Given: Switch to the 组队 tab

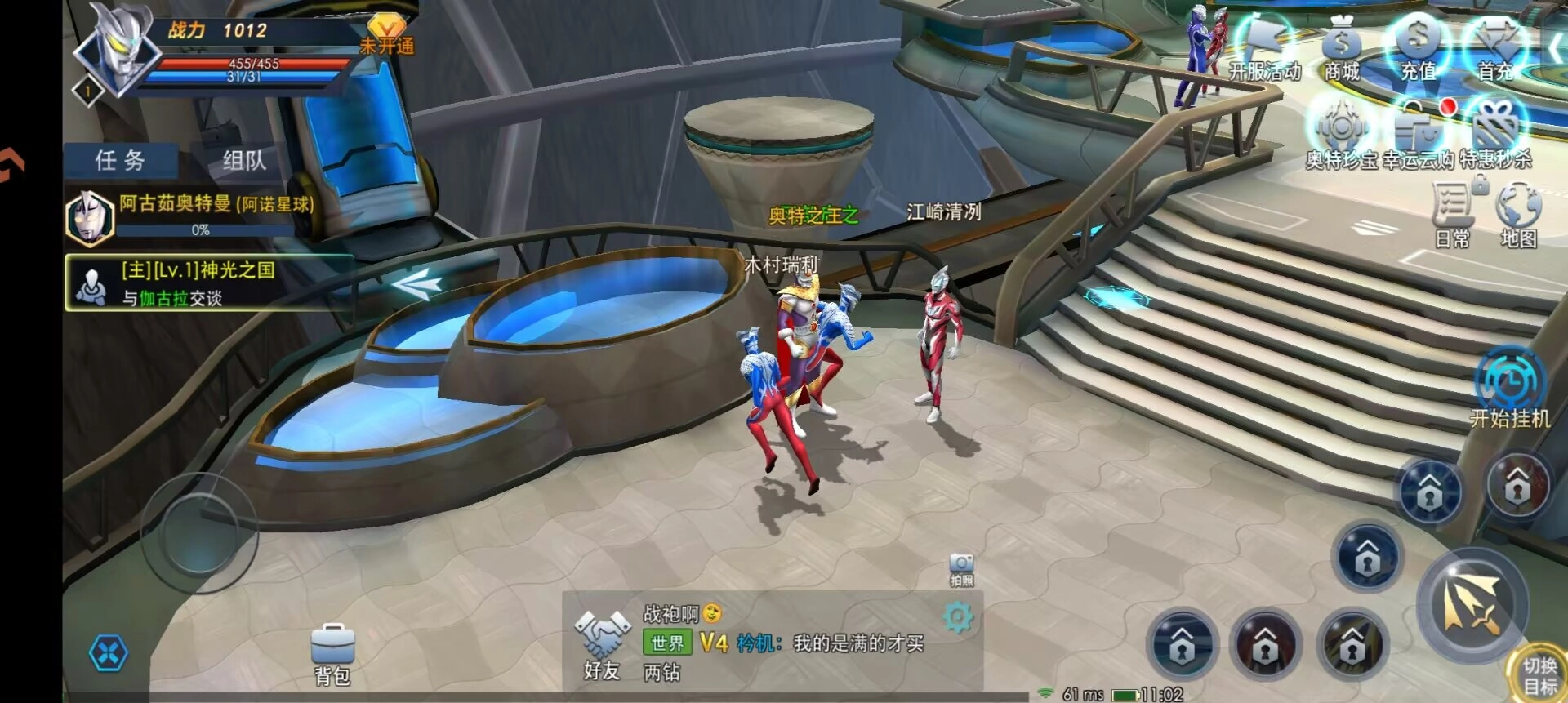Looking at the screenshot, I should [x=244, y=160].
